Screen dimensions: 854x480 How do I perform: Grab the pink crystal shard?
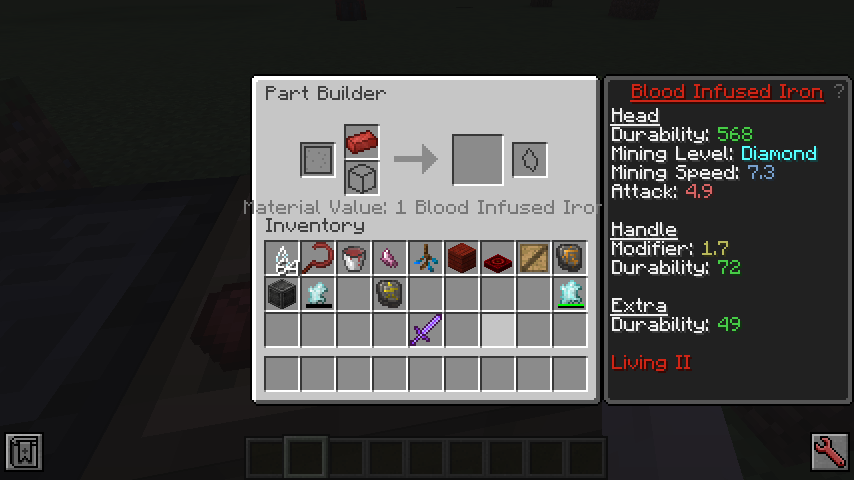389,258
